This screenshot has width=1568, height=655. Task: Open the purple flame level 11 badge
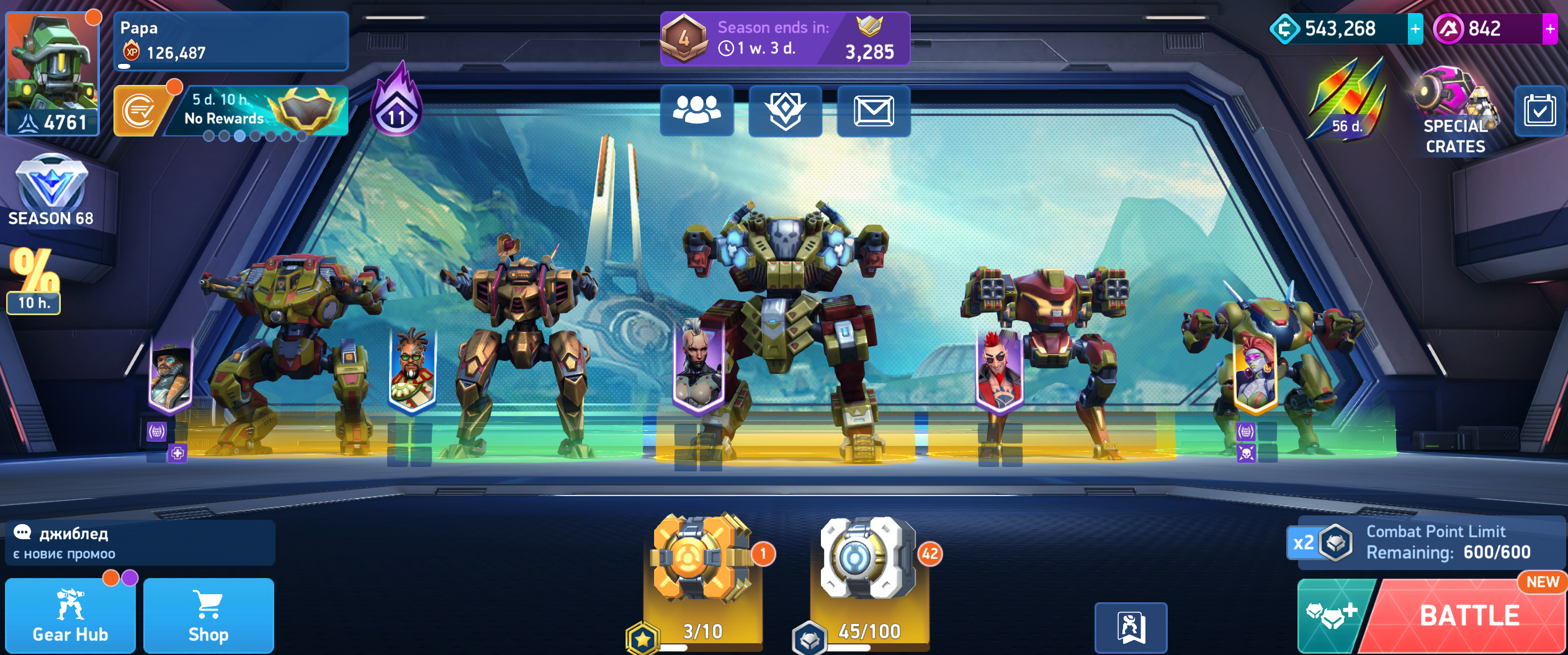(397, 102)
